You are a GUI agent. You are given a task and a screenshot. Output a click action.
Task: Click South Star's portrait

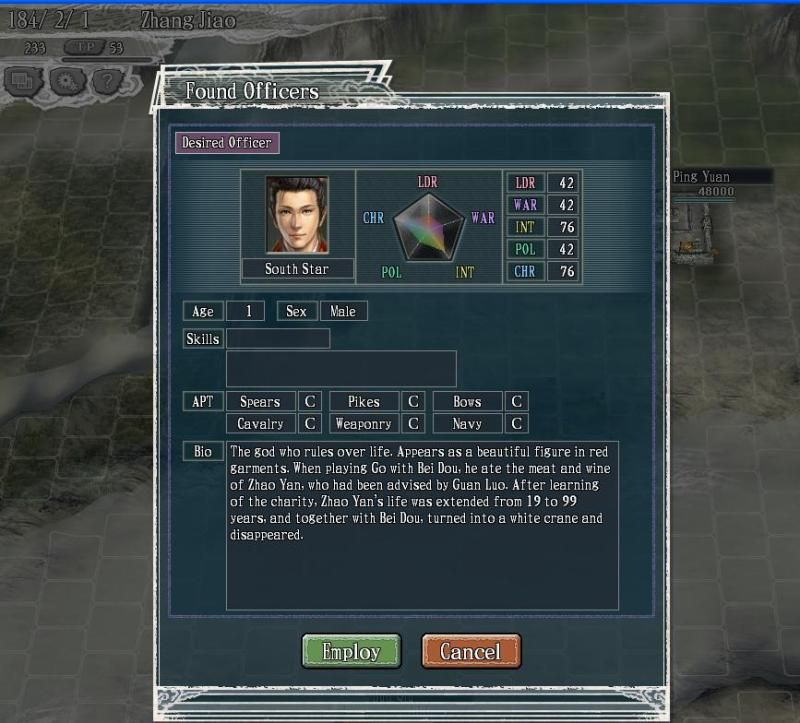(x=296, y=215)
